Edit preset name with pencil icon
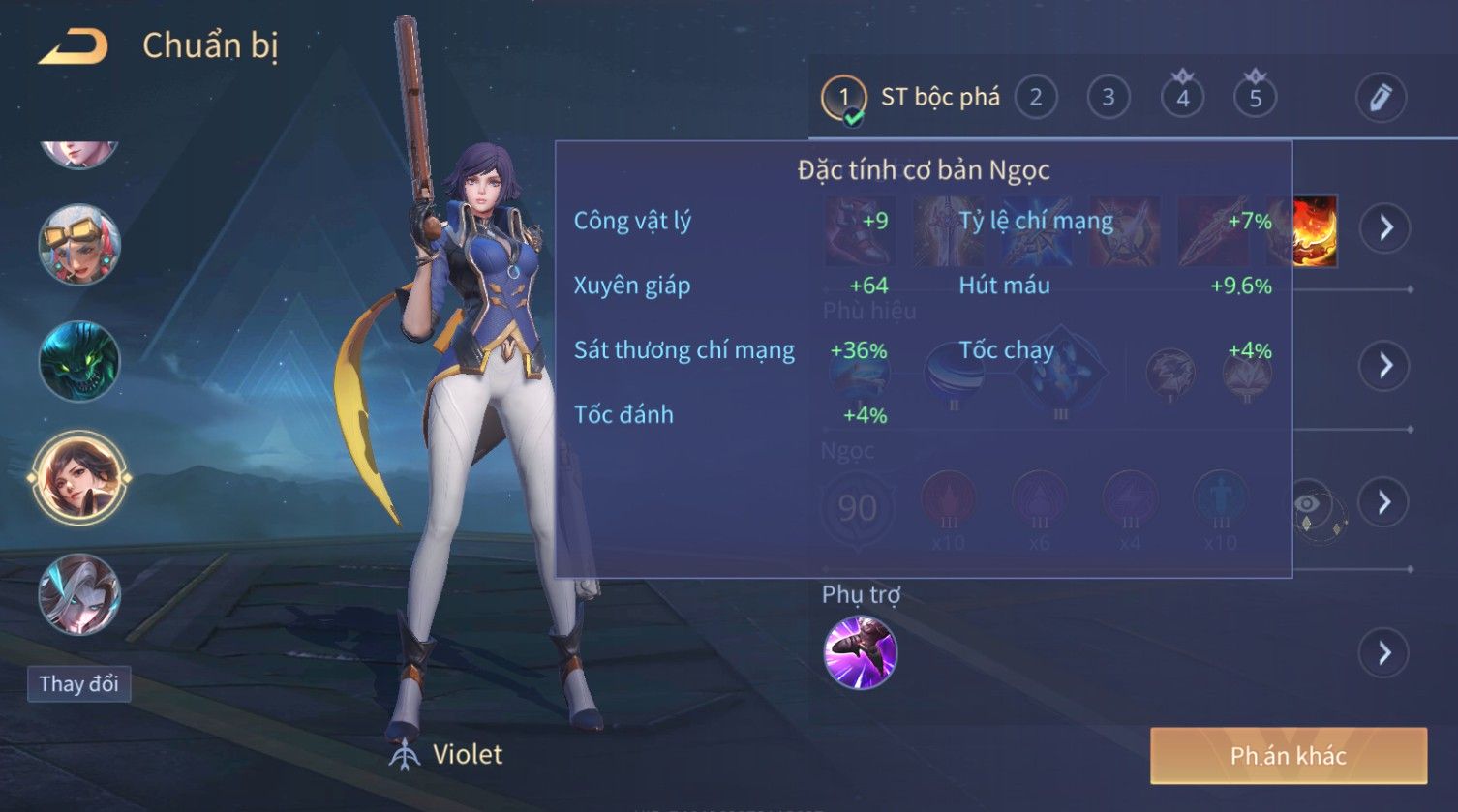Image resolution: width=1458 pixels, height=812 pixels. [x=1380, y=98]
